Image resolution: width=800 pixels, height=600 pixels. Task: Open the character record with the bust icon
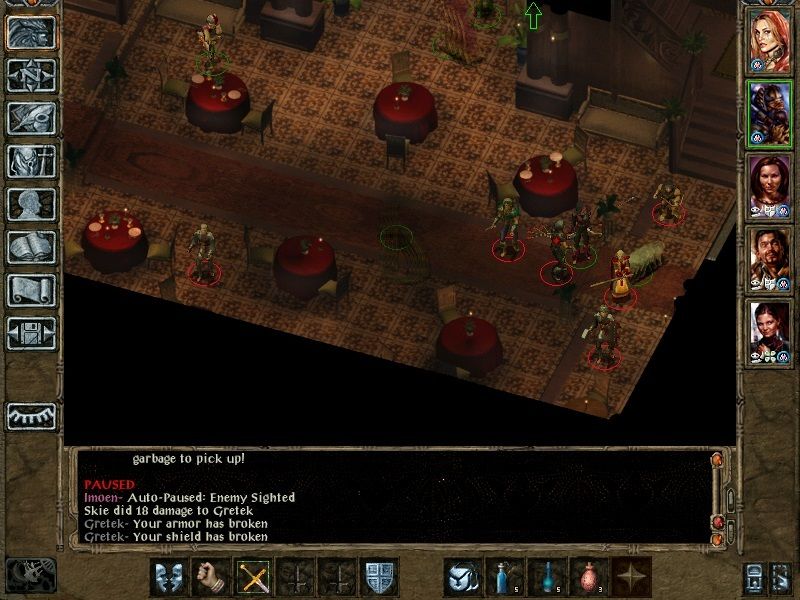[x=31, y=203]
